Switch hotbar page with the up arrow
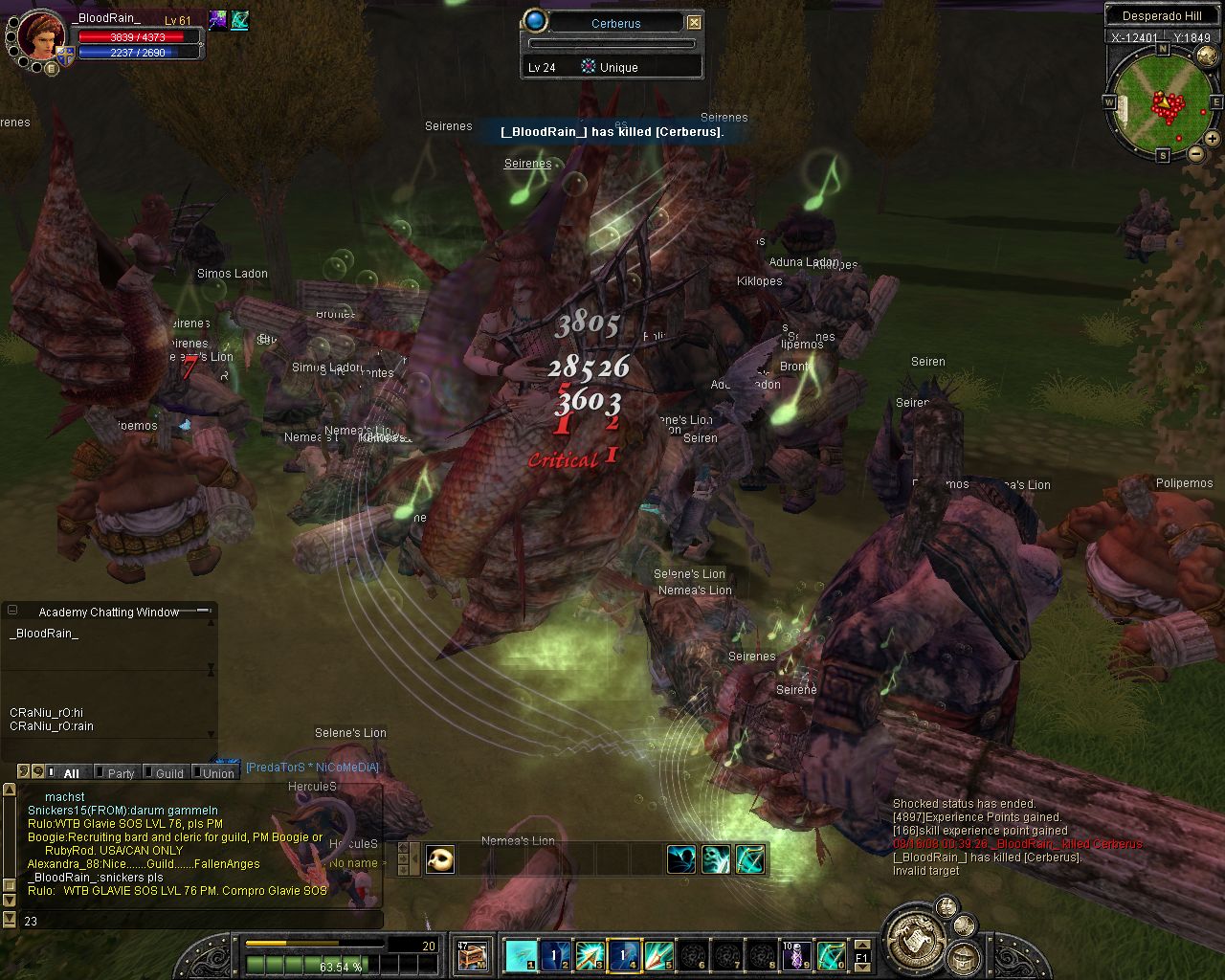This screenshot has width=1225, height=980. [861, 944]
